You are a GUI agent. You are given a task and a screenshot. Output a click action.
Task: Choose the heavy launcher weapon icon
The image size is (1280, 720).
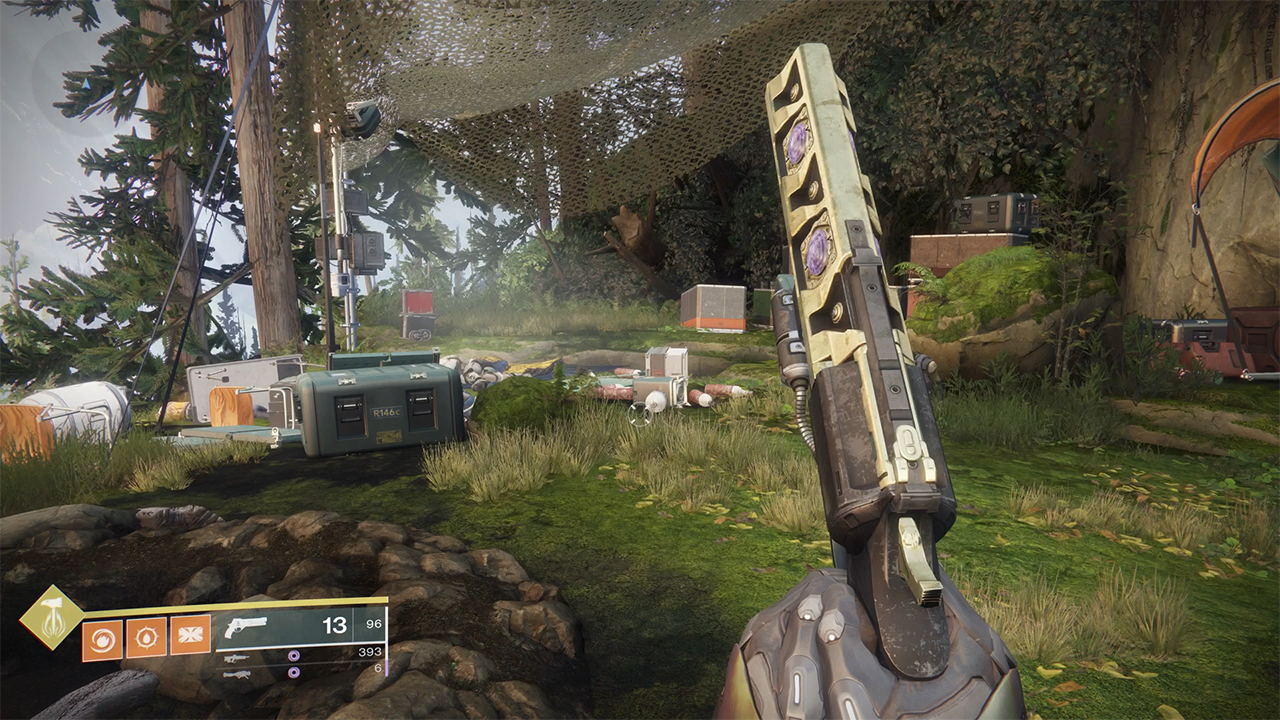pos(237,674)
